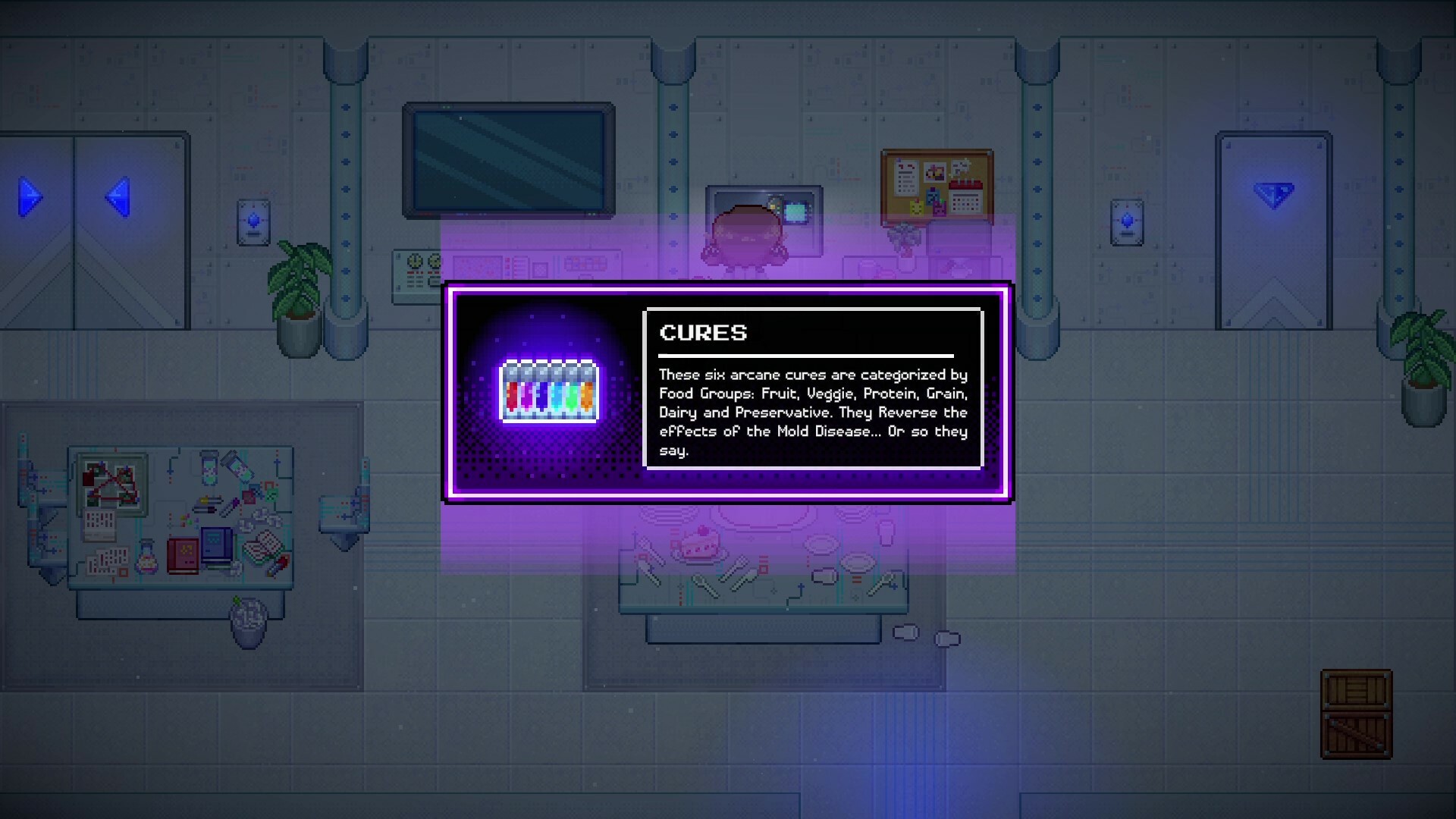
Task: Select the red cure vial
Action: [513, 396]
